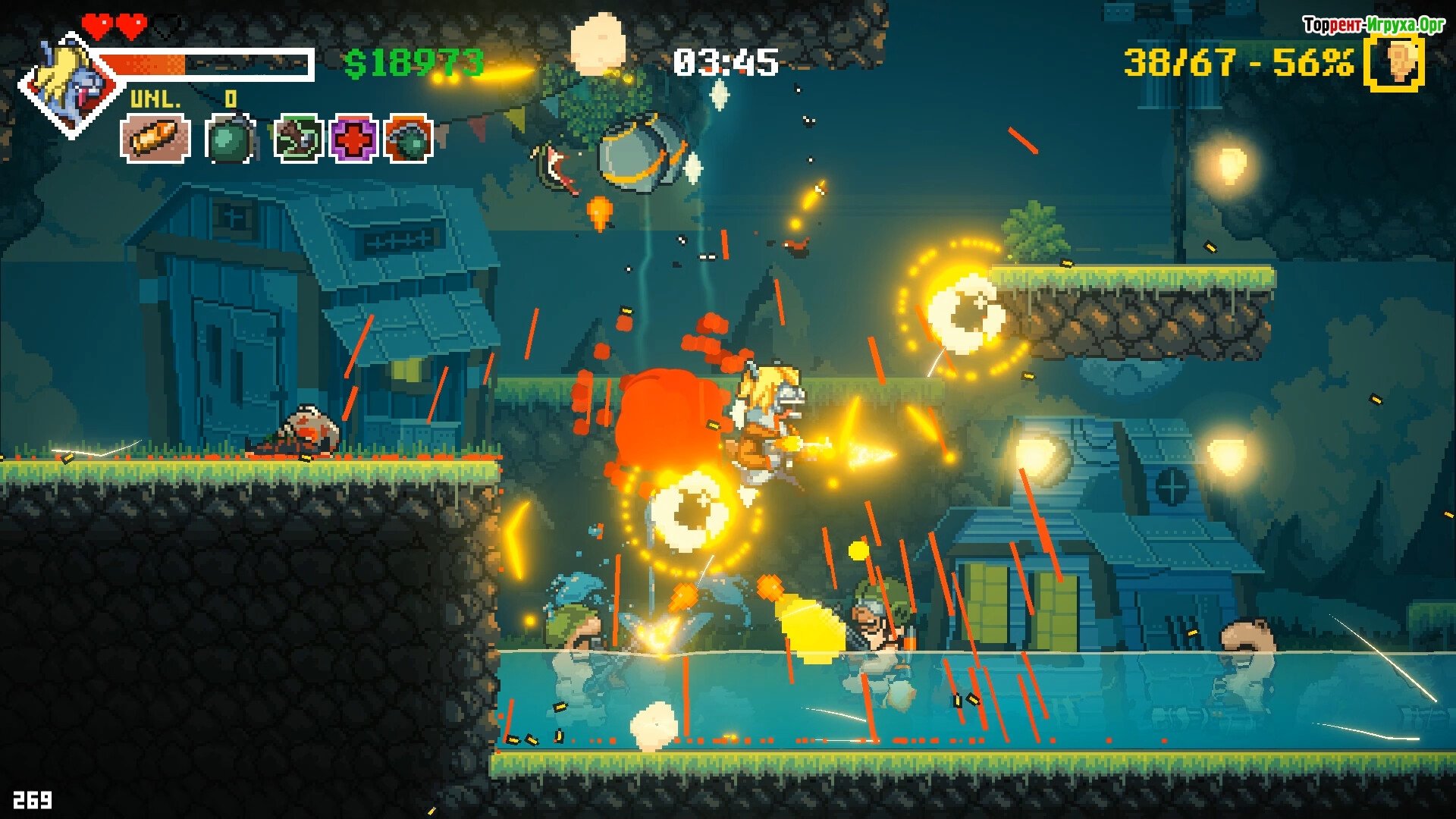Select the orange bullet weapon slot
1456x819 pixels.
click(155, 138)
